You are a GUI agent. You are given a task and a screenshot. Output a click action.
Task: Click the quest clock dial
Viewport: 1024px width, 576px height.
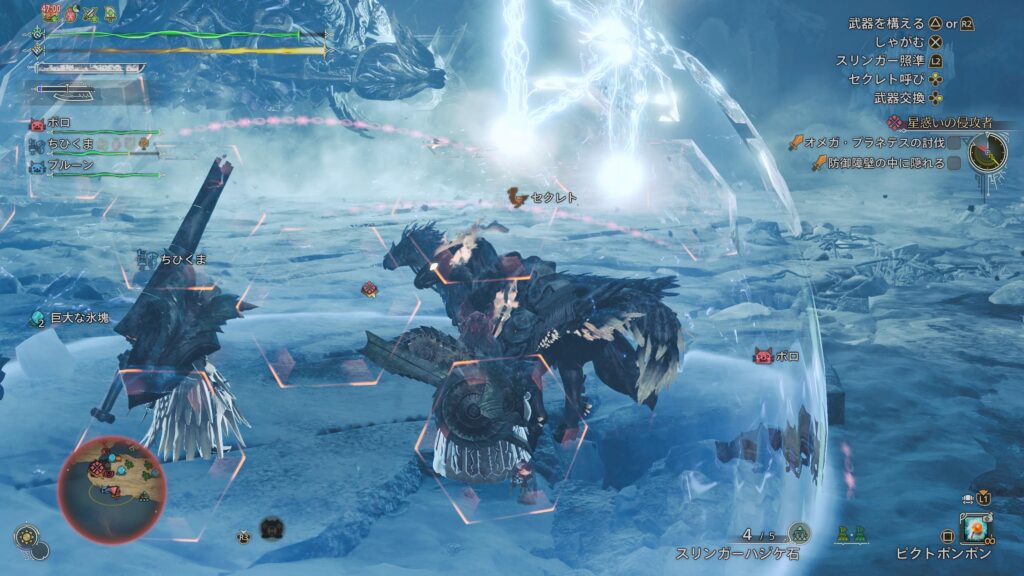988,151
